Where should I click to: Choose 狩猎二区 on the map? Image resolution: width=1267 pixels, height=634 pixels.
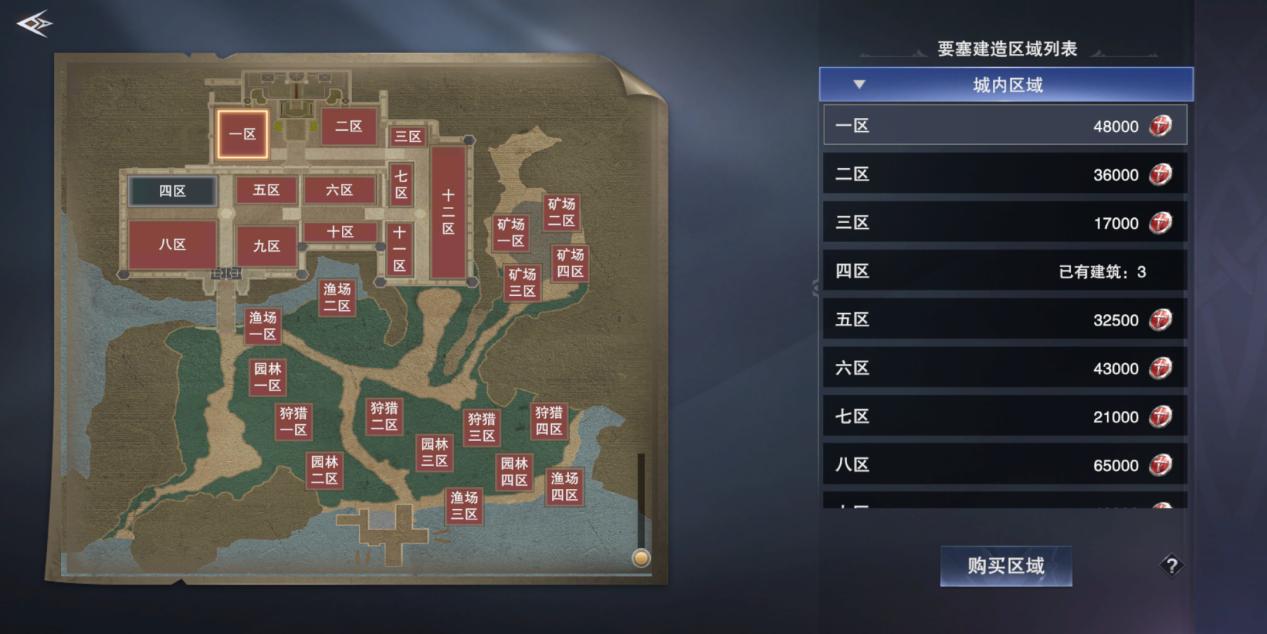384,416
